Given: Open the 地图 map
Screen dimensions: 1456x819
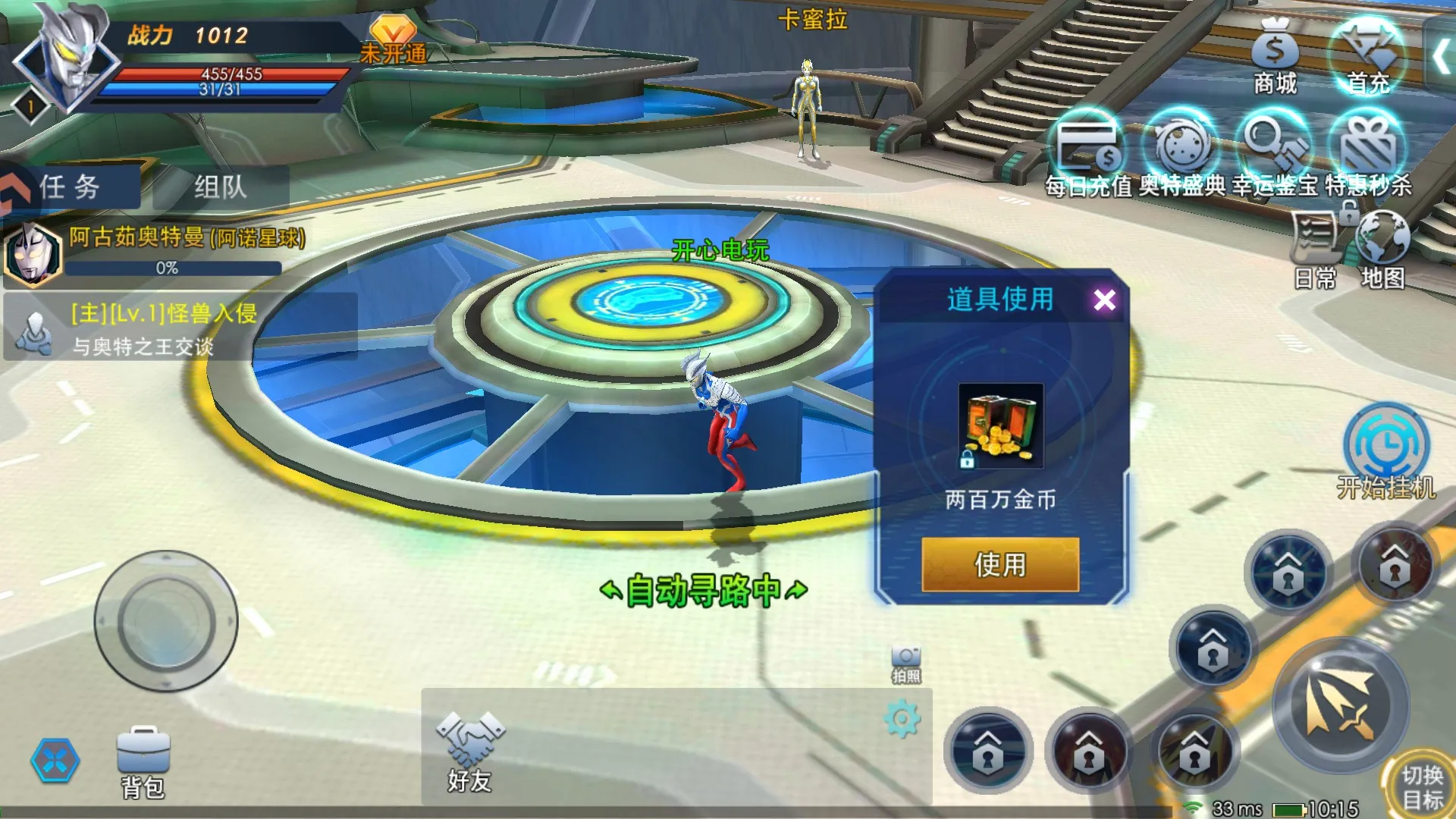Looking at the screenshot, I should tap(1382, 250).
